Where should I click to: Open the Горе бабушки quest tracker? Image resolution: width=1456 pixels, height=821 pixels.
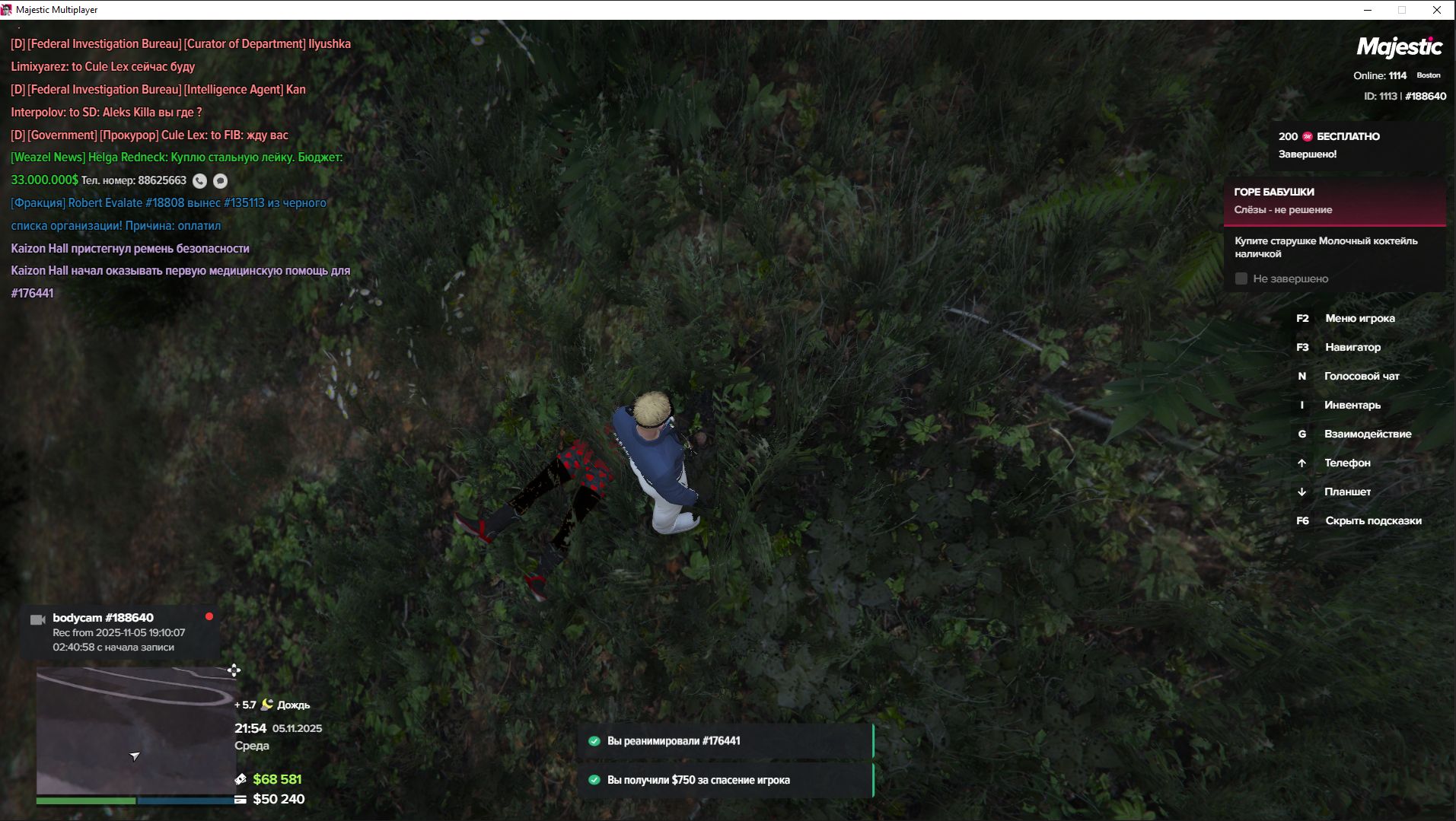[1334, 201]
